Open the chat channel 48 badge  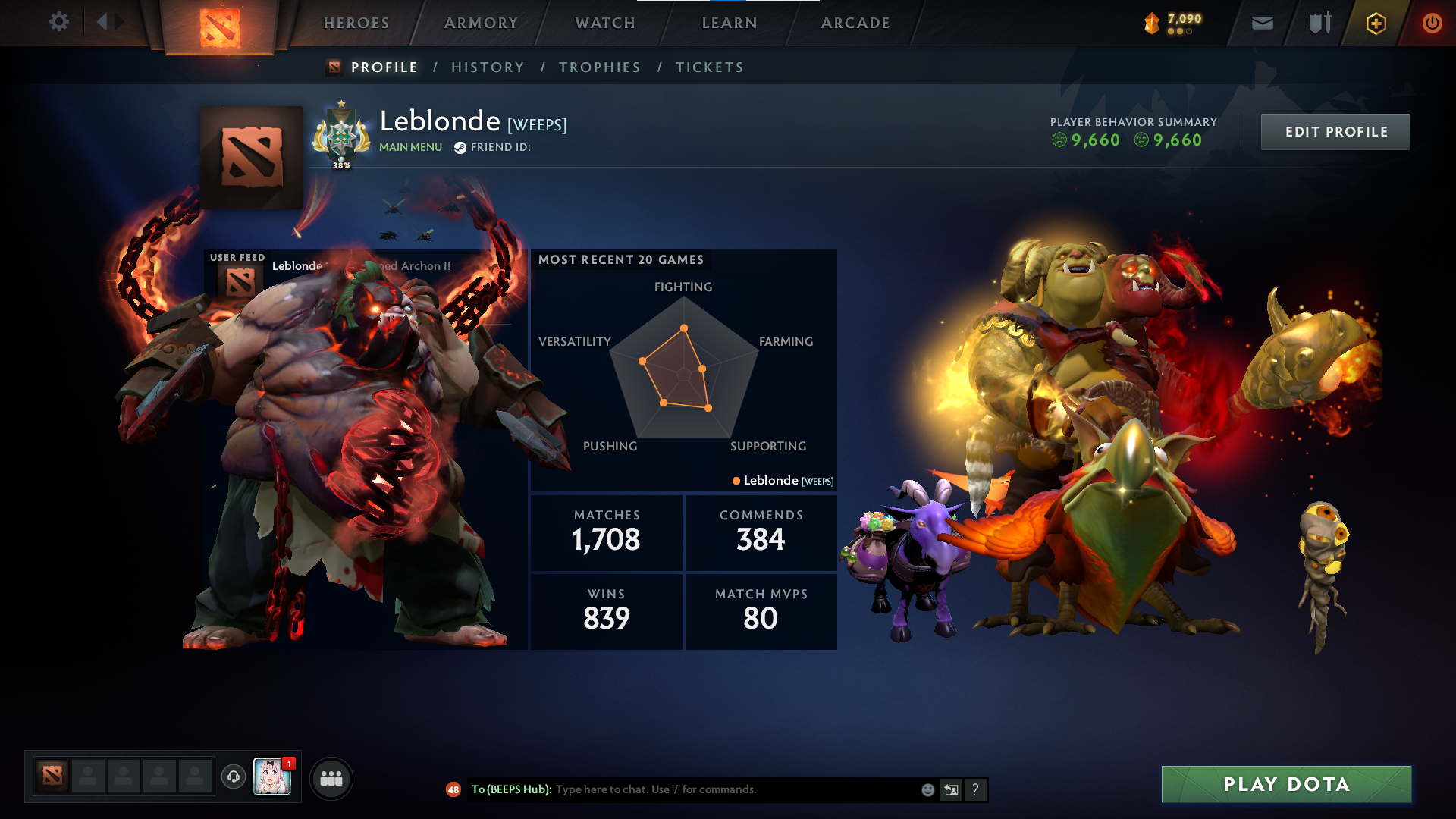453,789
